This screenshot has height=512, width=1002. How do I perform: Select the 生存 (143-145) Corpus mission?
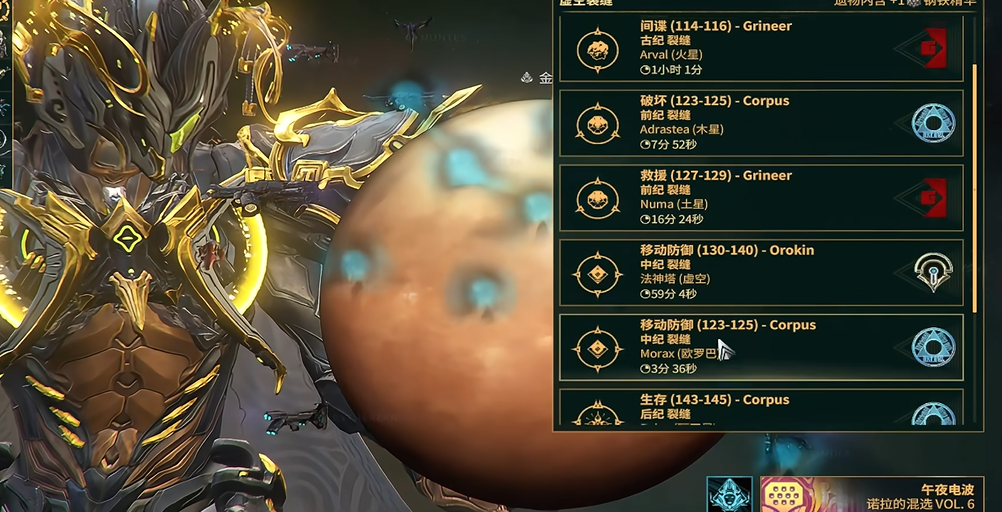pos(760,408)
